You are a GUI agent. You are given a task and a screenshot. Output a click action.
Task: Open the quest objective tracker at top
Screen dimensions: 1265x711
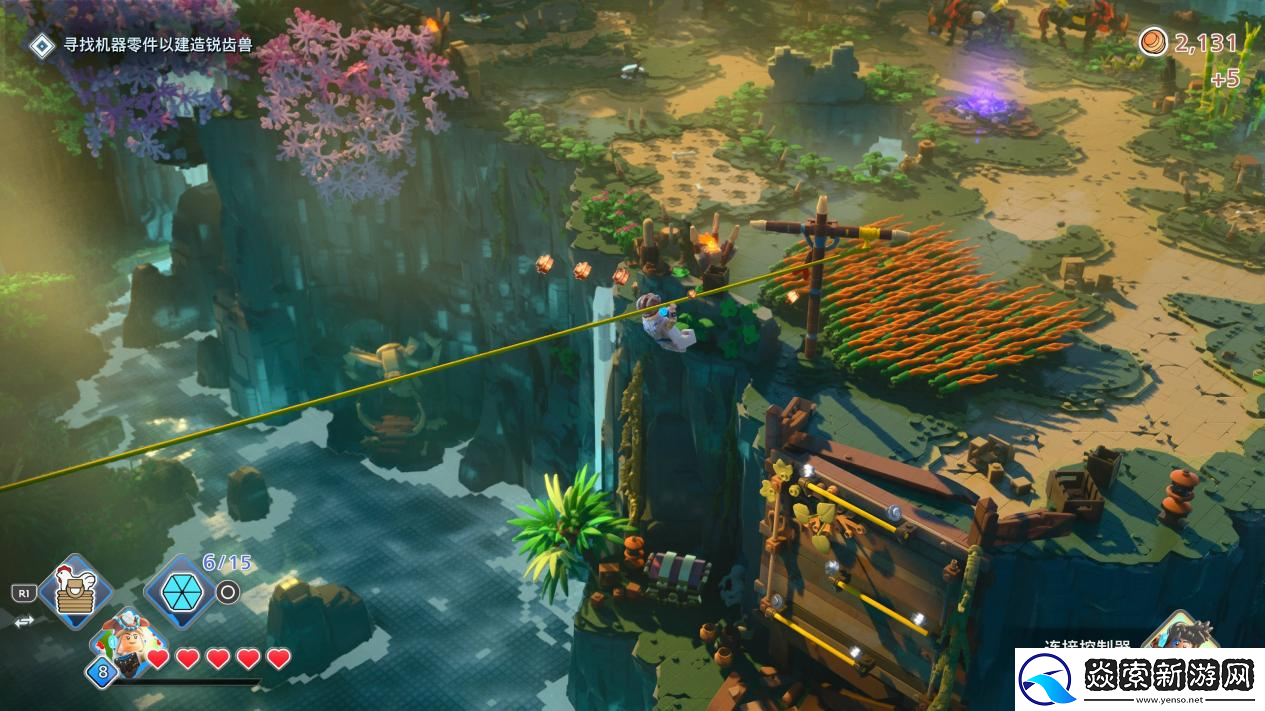point(141,45)
